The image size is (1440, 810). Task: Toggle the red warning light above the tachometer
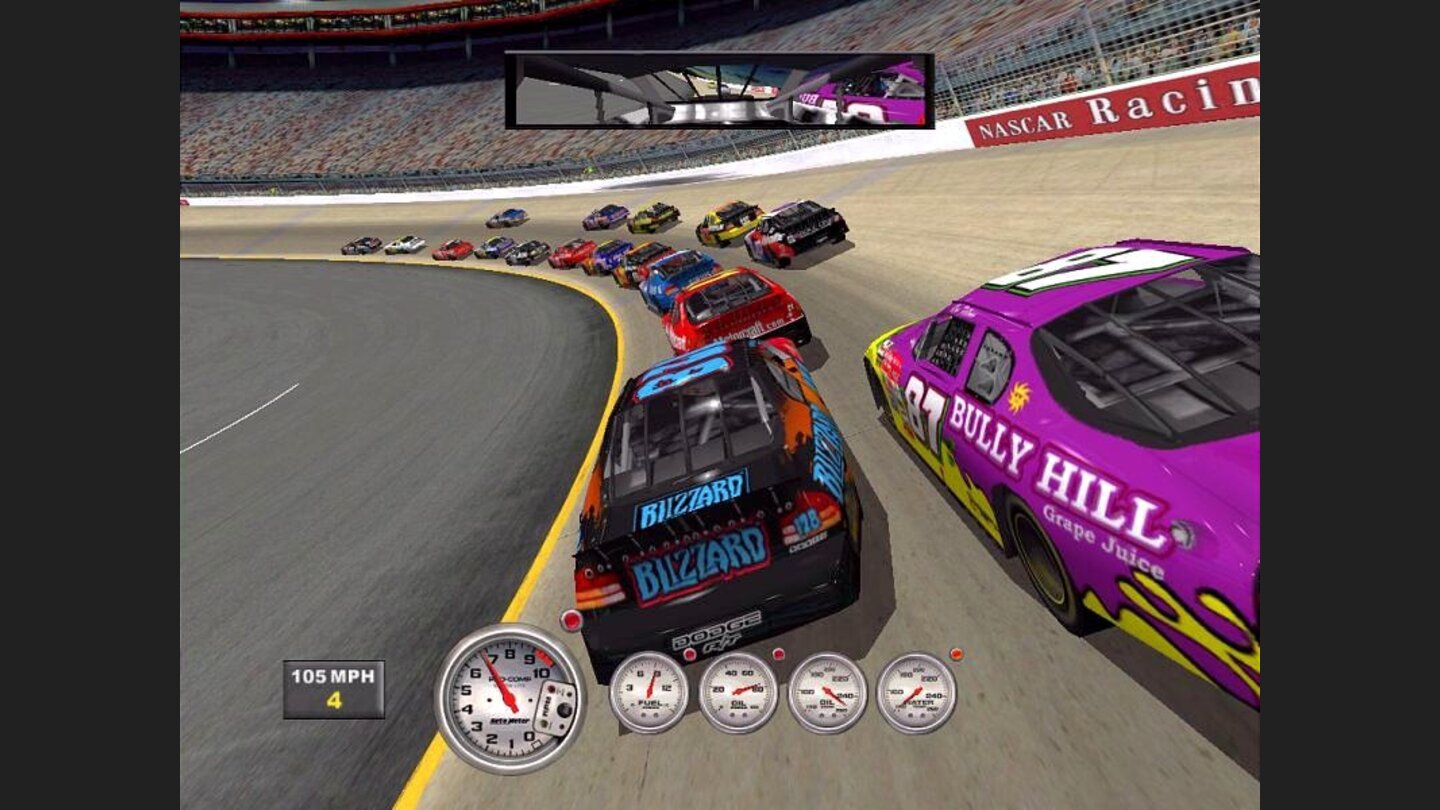coord(572,619)
